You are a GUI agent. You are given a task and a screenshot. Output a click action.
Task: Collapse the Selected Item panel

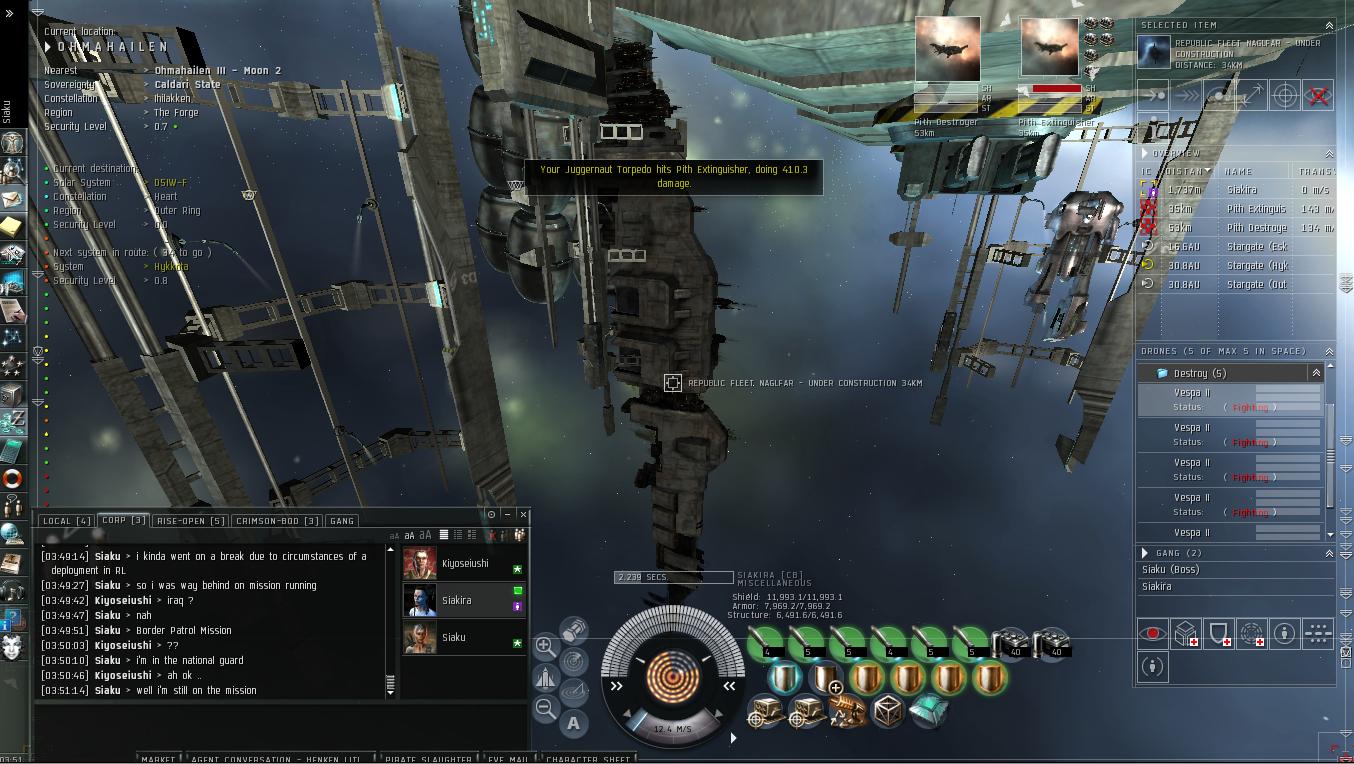point(1329,25)
